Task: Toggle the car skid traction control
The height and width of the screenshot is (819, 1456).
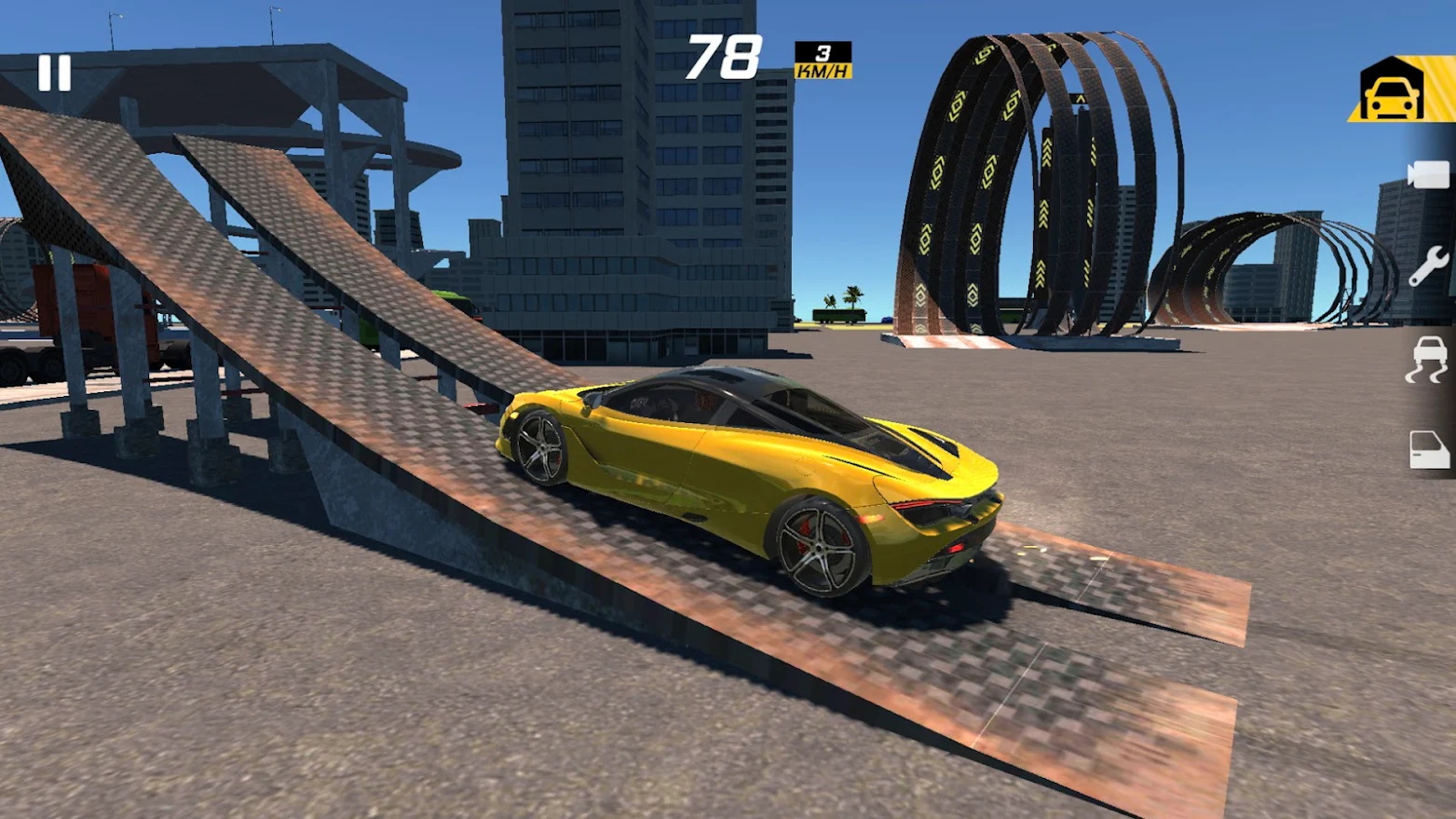Action: [1427, 360]
